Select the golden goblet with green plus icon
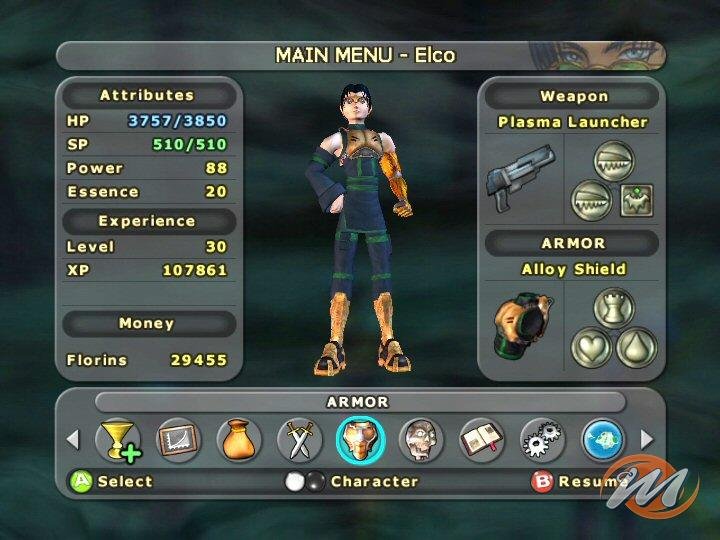 118,438
